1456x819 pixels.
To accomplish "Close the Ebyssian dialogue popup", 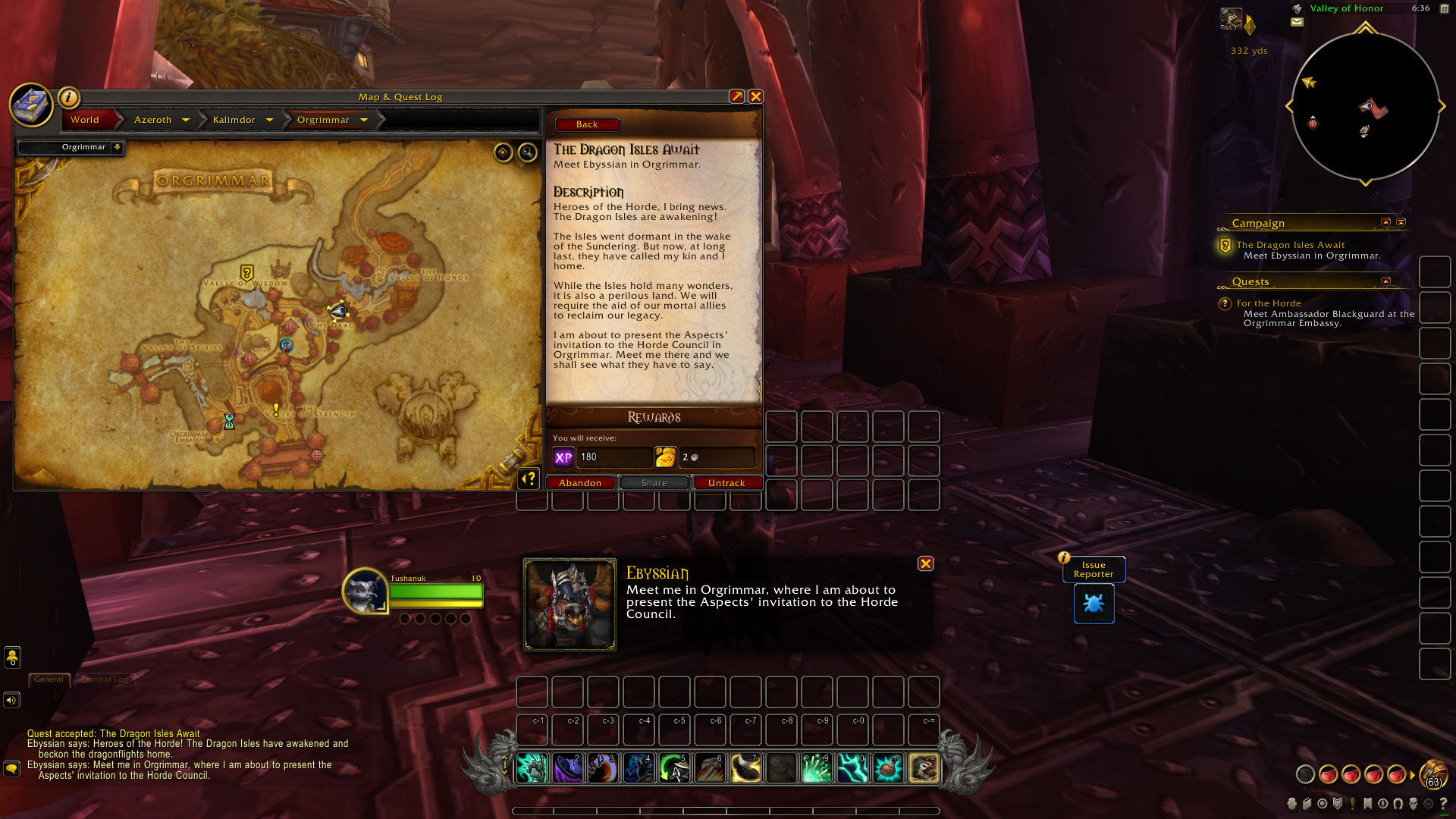I will tap(925, 563).
